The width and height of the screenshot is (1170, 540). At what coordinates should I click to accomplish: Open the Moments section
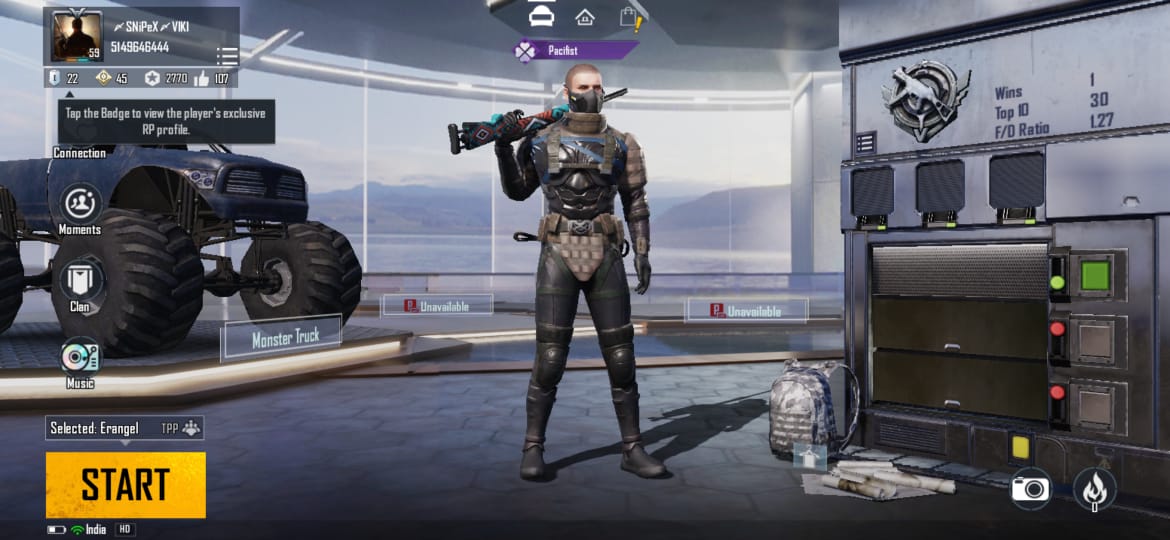point(80,209)
